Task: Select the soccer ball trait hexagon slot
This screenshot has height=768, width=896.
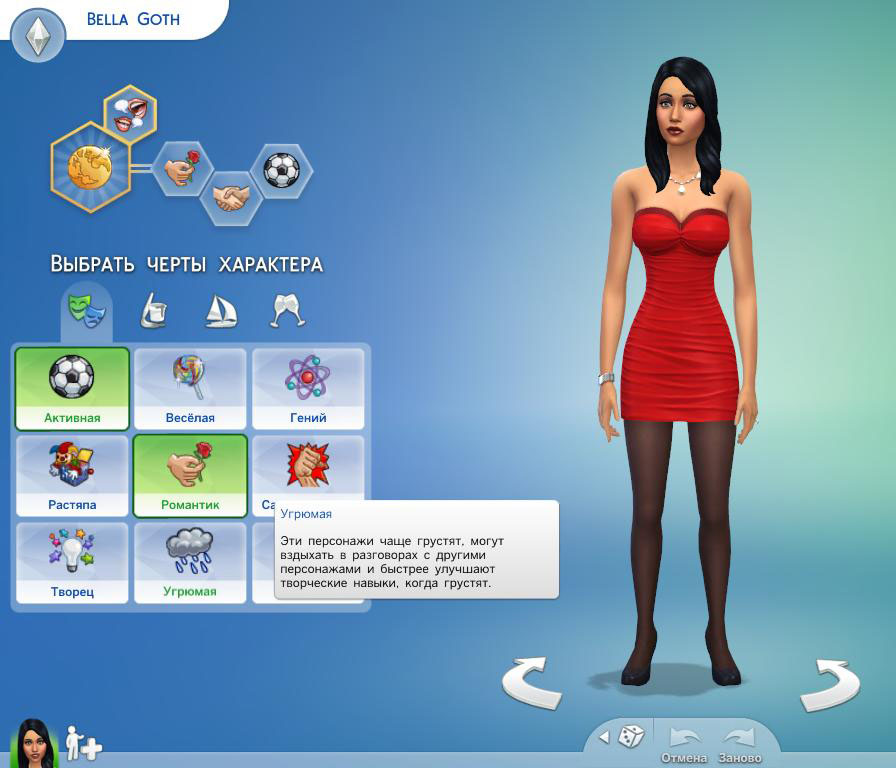Action: (281, 169)
